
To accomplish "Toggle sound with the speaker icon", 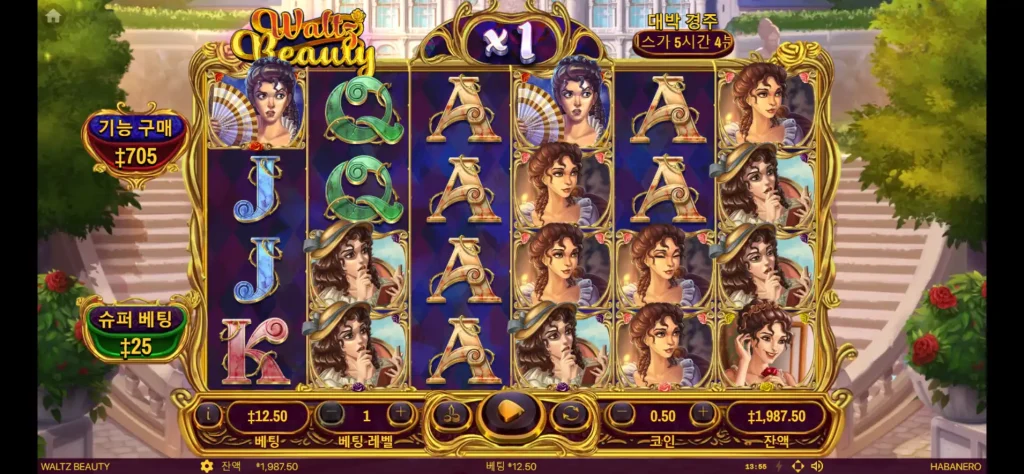I will coord(817,466).
